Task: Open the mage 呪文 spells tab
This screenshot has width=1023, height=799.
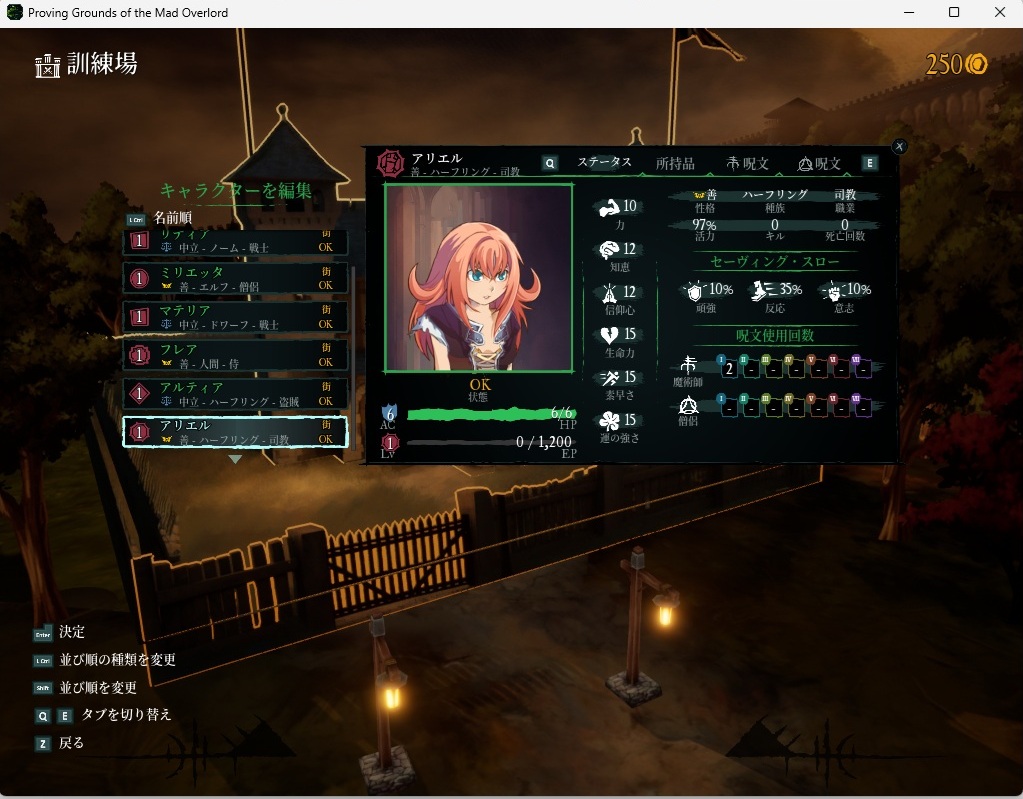Action: [x=747, y=163]
